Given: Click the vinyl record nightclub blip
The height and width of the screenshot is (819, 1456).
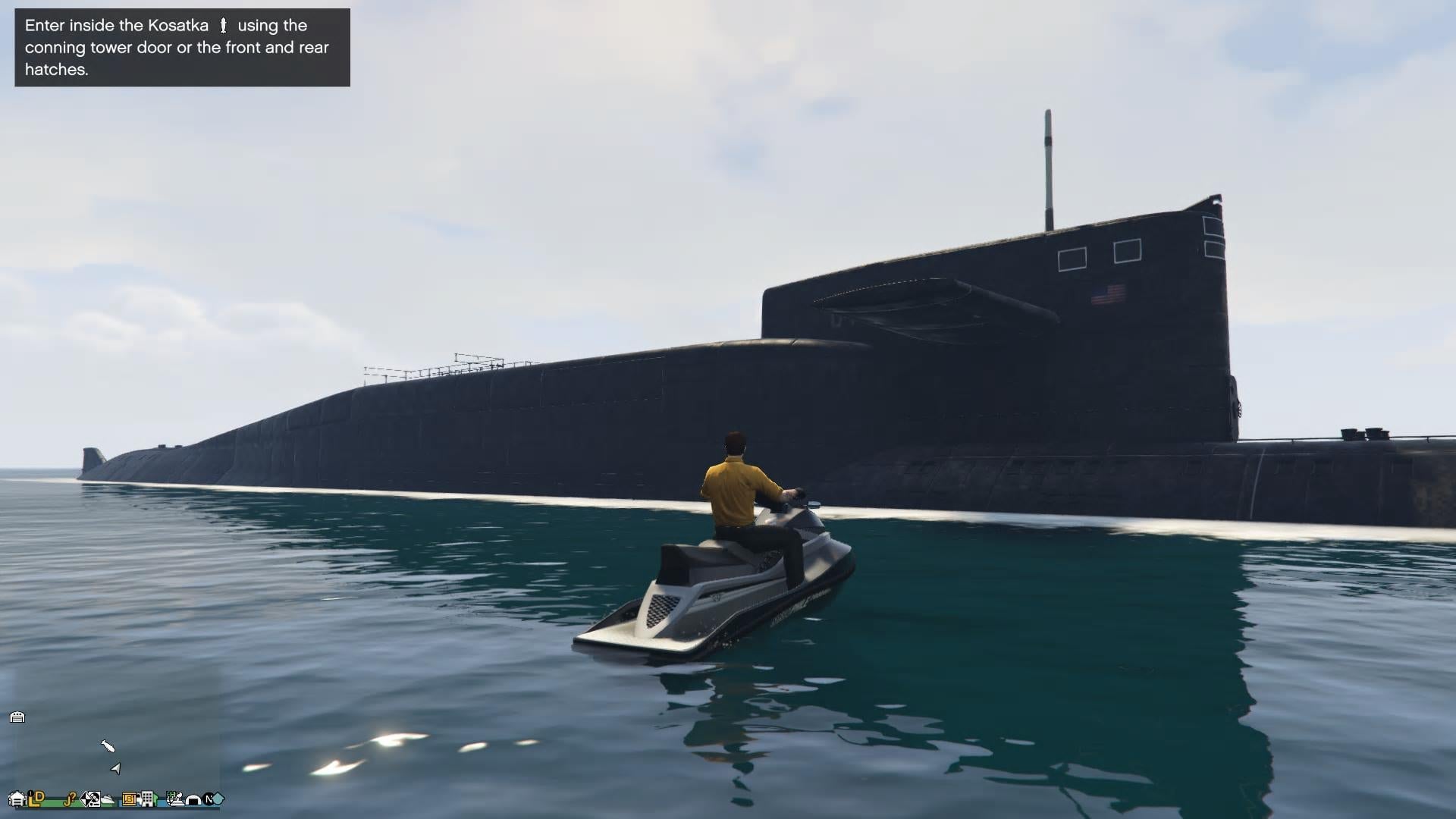Looking at the screenshot, I should tap(94, 800).
